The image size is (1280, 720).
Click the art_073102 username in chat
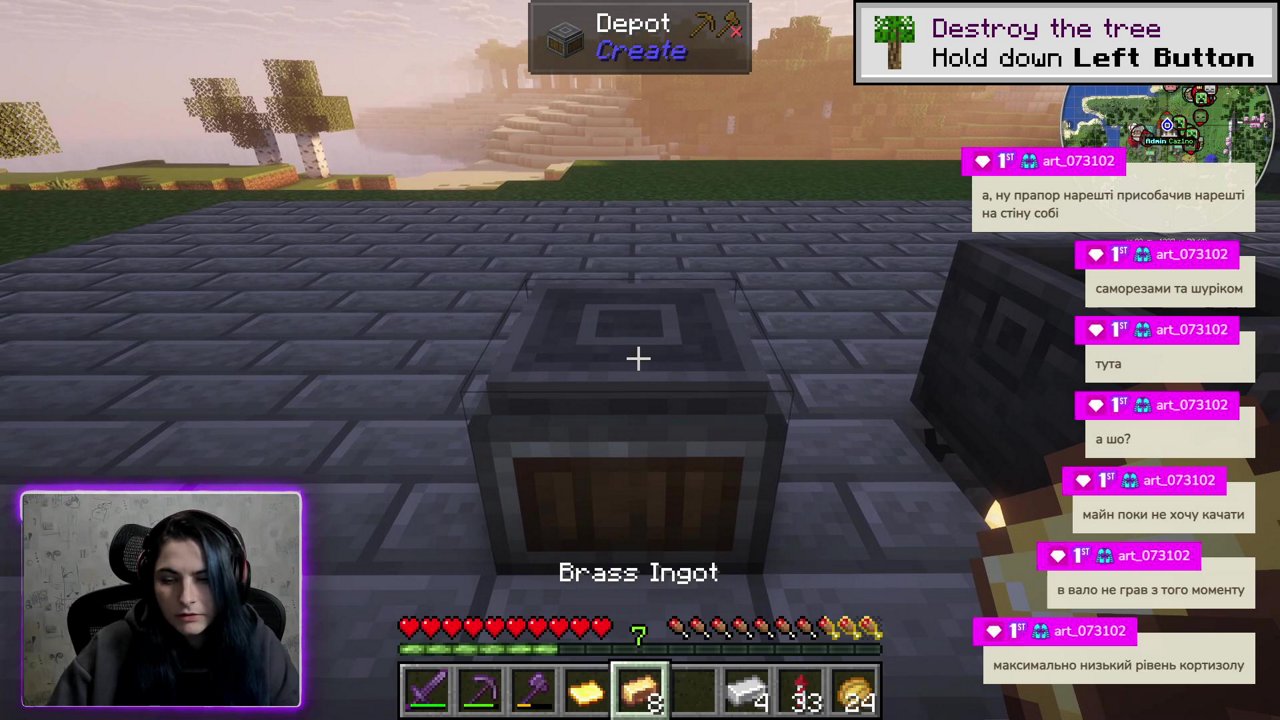point(1077,161)
